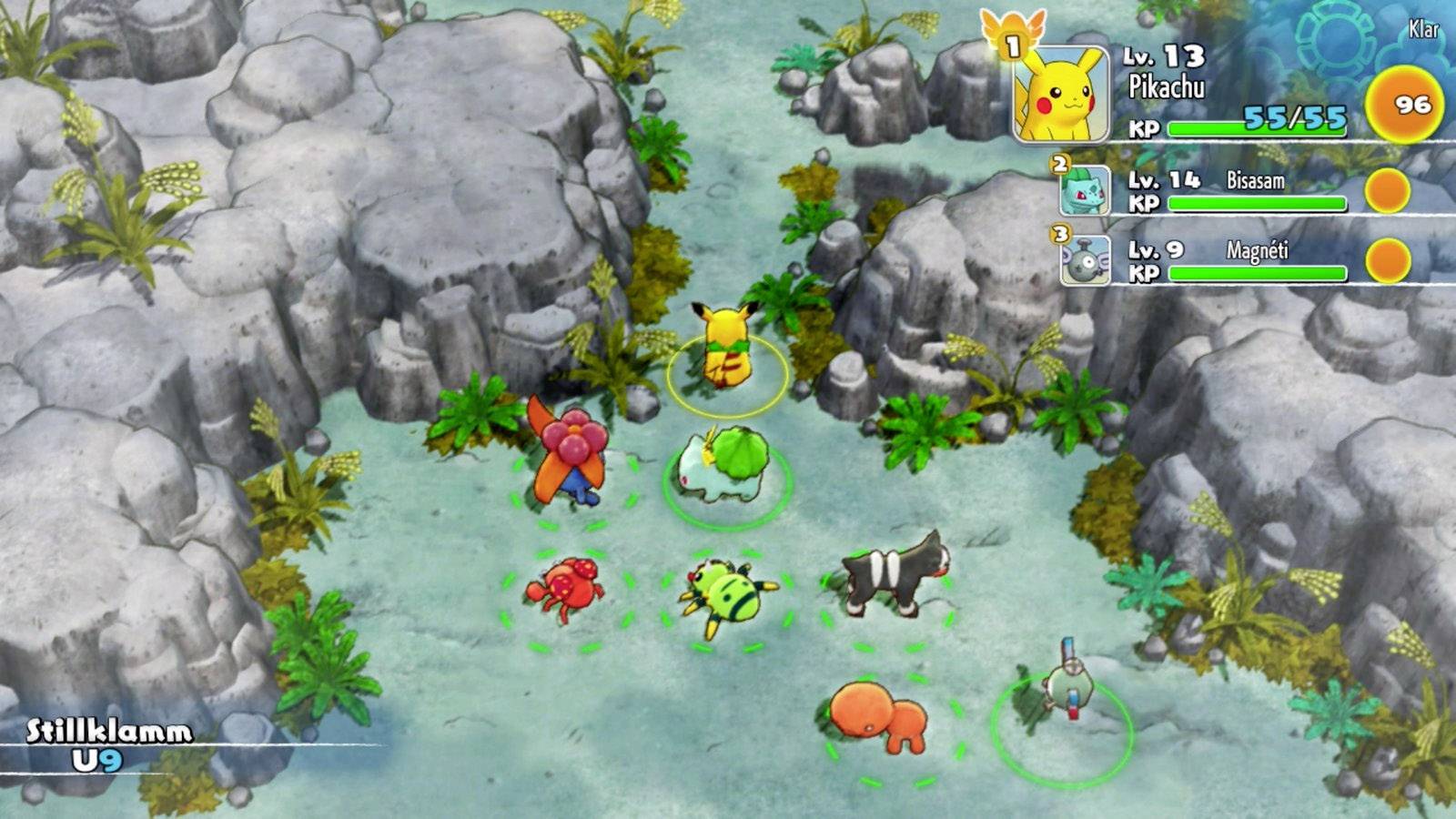
Task: Open the Klar weather indicator
Action: [x=1423, y=29]
